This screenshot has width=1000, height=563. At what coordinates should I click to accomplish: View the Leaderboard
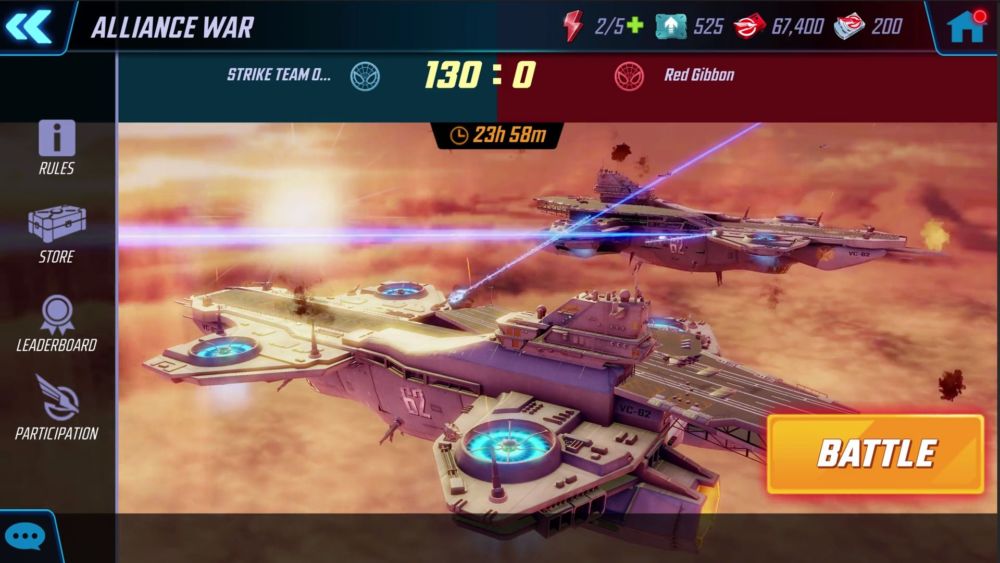pyautogui.click(x=57, y=324)
